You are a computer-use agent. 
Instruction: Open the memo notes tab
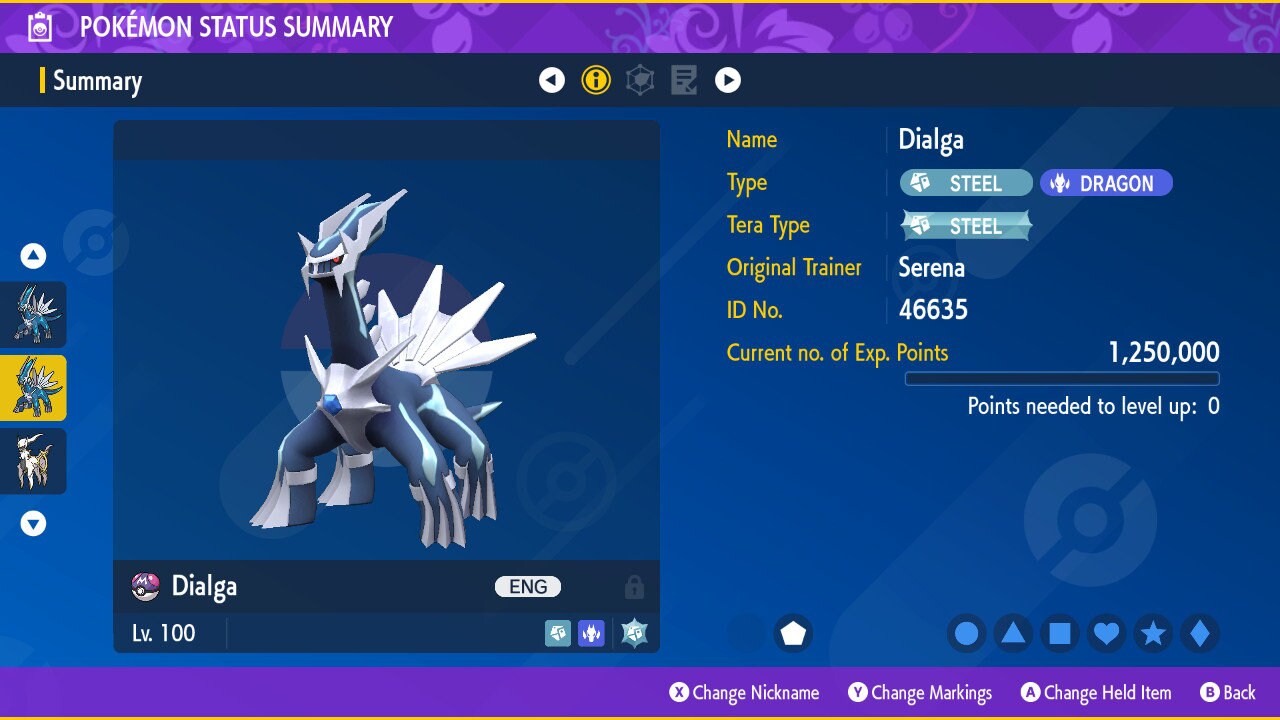click(x=684, y=80)
